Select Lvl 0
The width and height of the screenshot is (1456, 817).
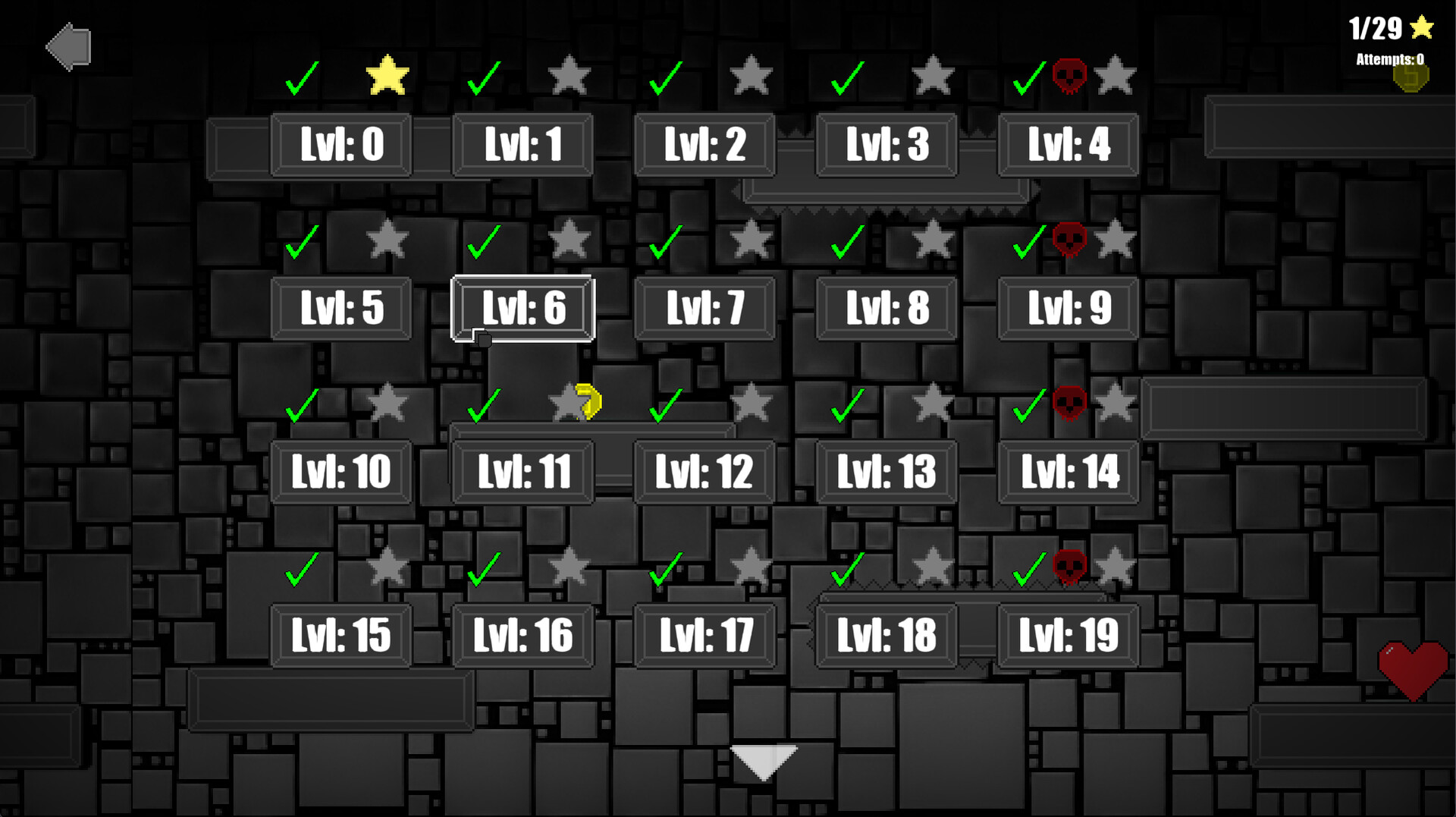pyautogui.click(x=340, y=145)
